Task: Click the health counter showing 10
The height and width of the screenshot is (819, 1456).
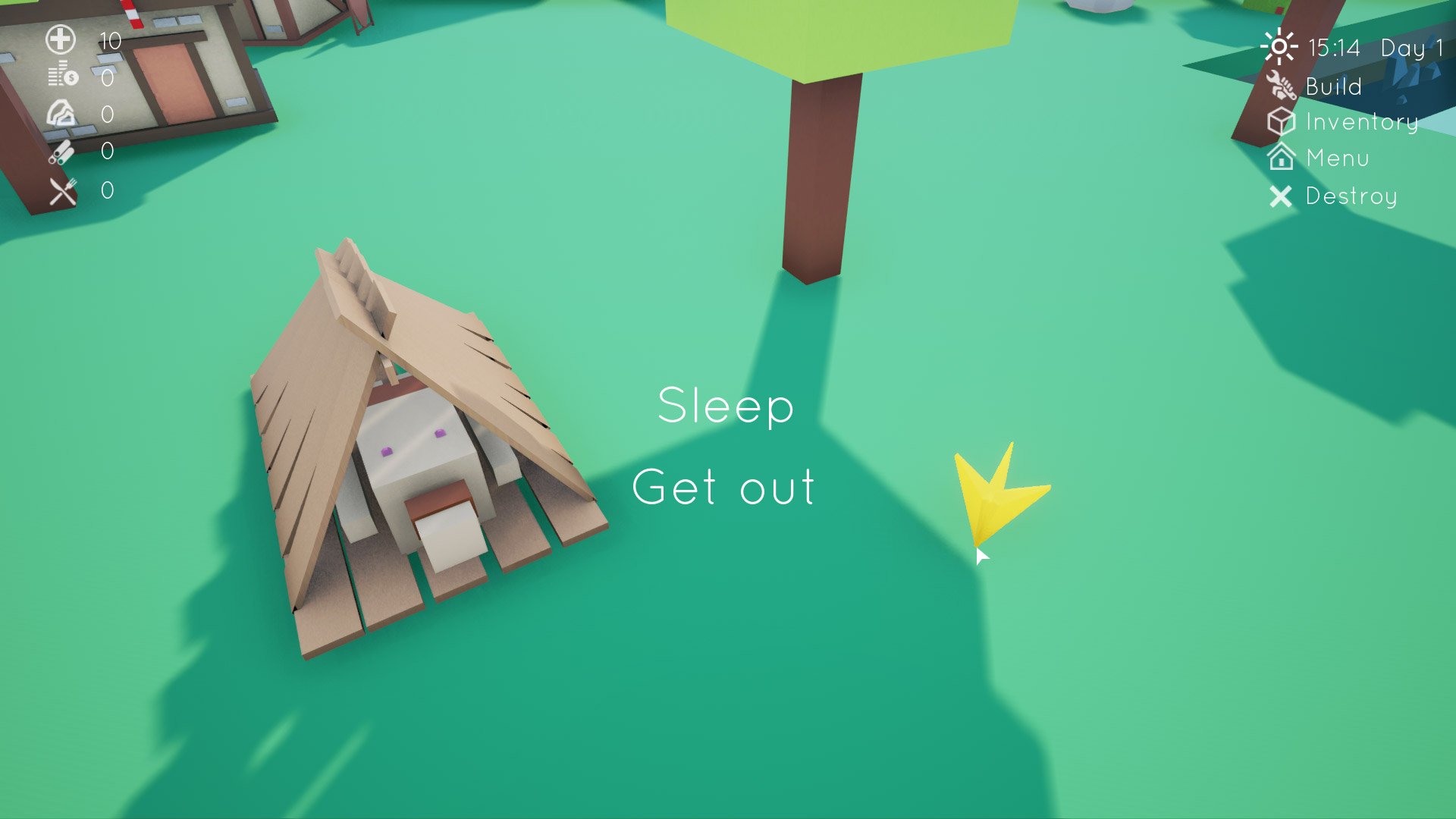Action: coord(110,42)
